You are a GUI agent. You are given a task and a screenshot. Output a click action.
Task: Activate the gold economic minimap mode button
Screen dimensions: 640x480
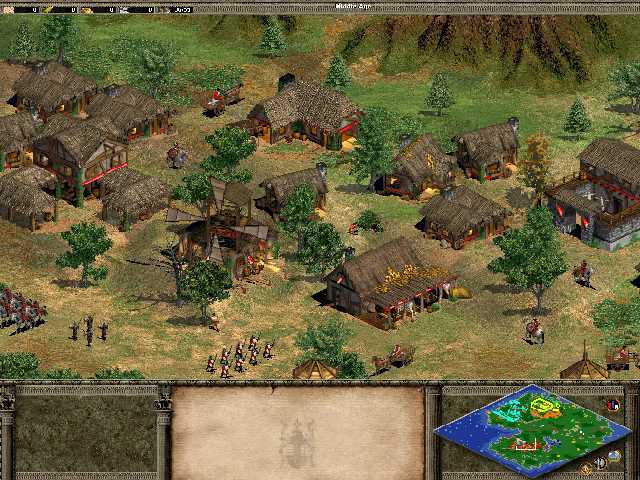(586, 468)
